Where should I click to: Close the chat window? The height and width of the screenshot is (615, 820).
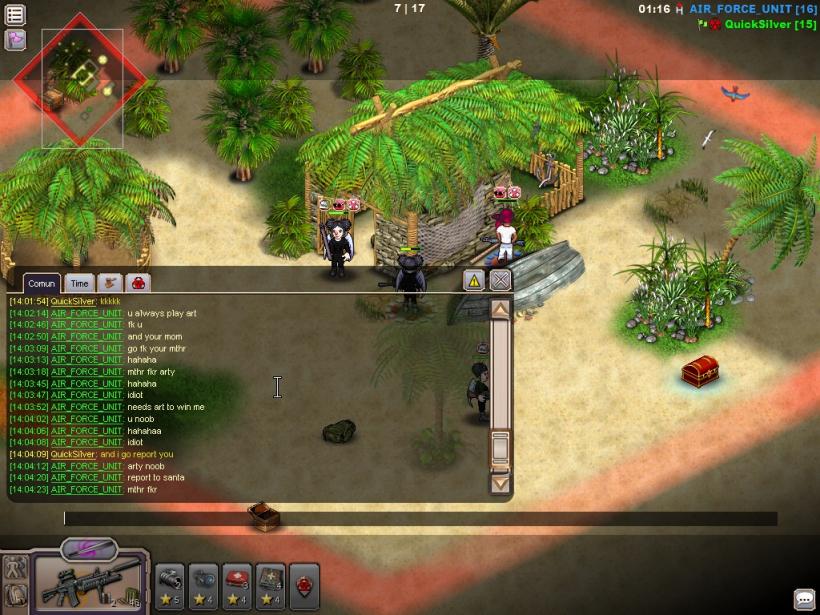[x=500, y=281]
